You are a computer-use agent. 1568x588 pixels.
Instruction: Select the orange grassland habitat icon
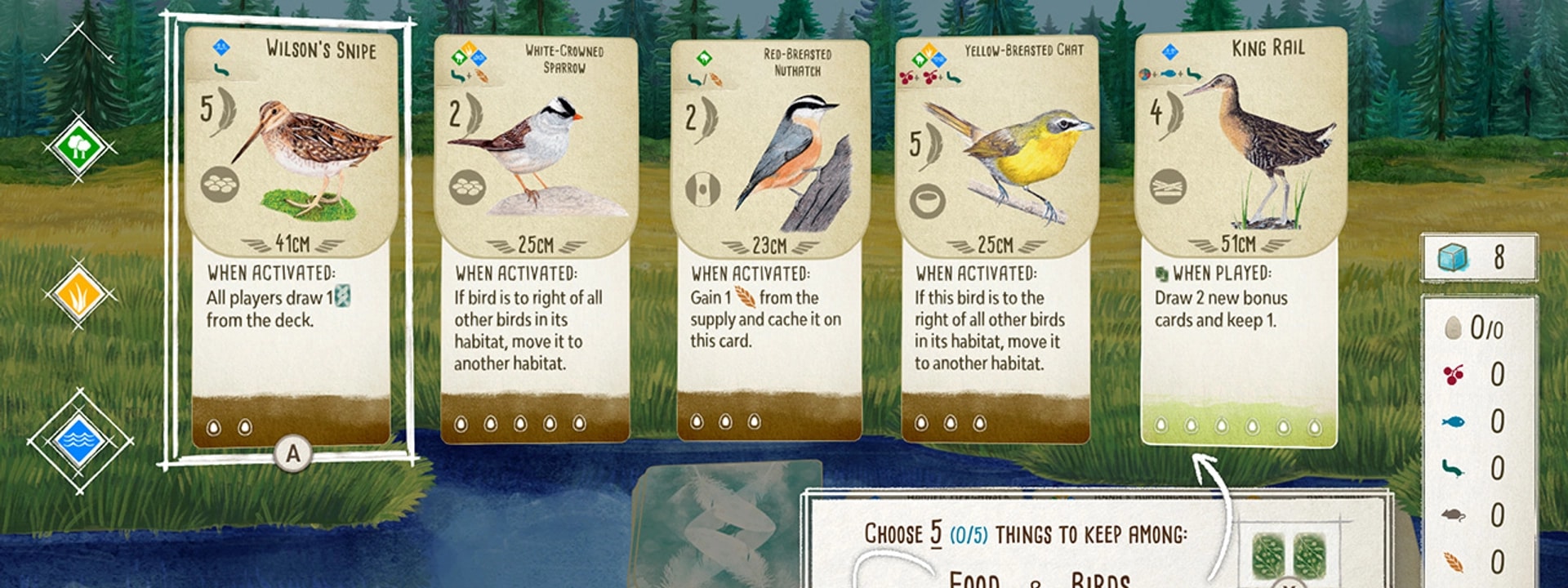coord(78,295)
